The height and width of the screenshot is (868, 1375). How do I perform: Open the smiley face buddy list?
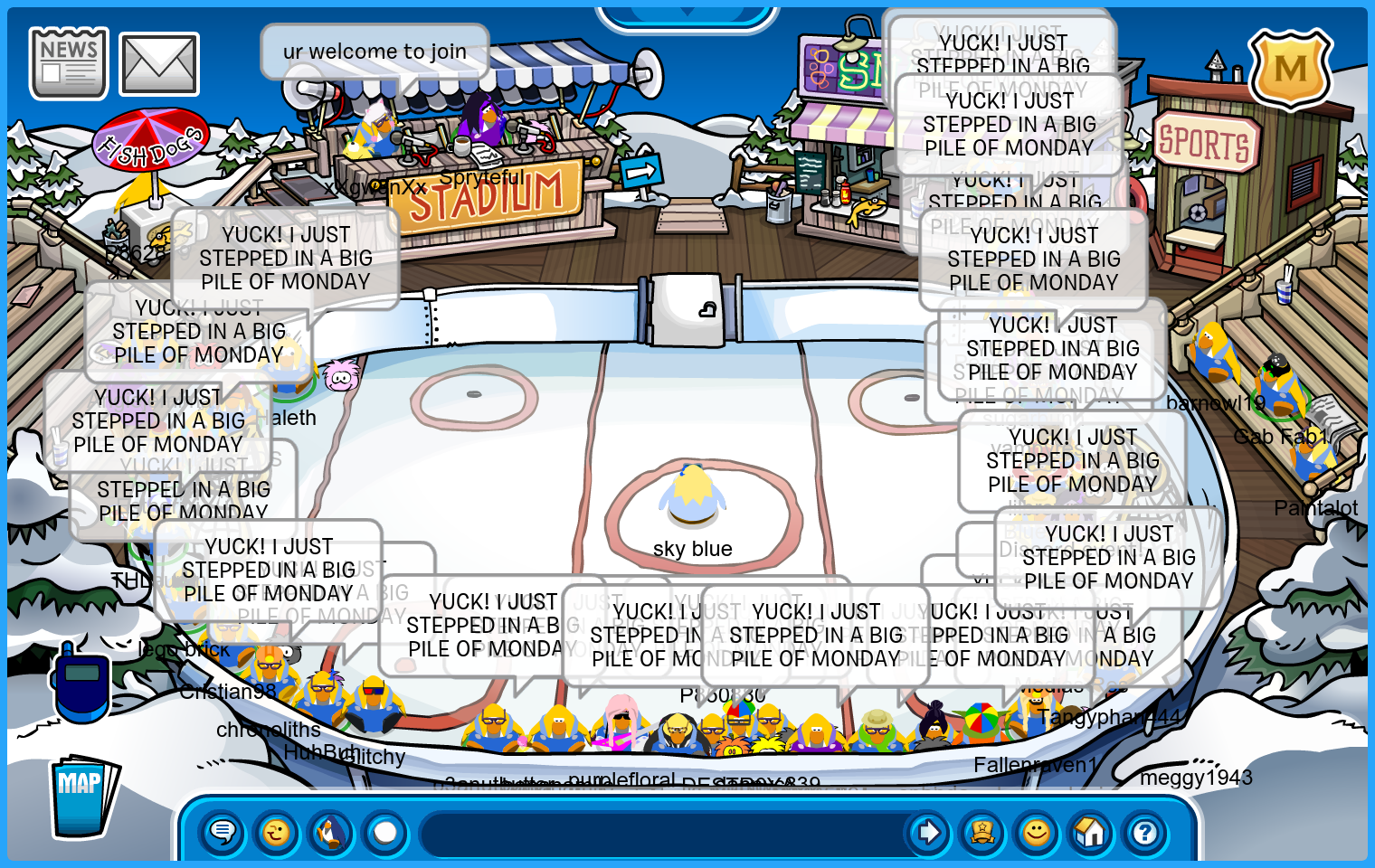click(x=1037, y=832)
